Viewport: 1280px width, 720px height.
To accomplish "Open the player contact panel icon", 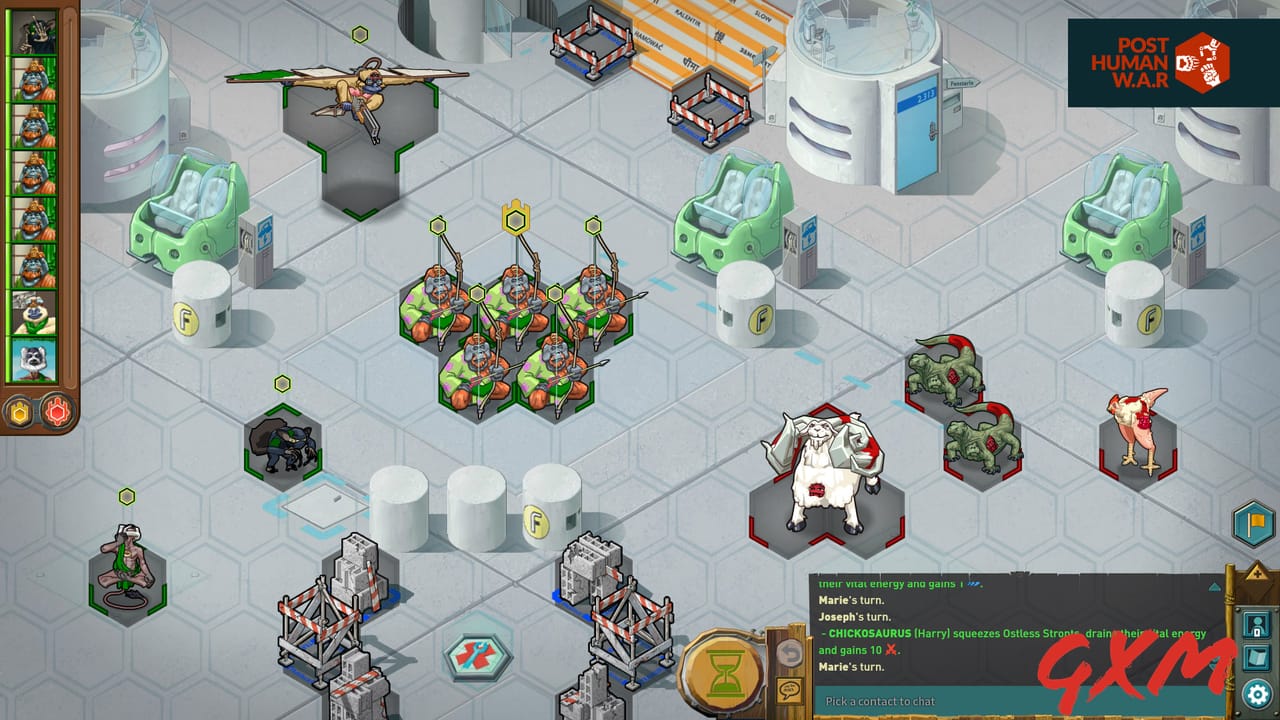I will [x=1258, y=624].
